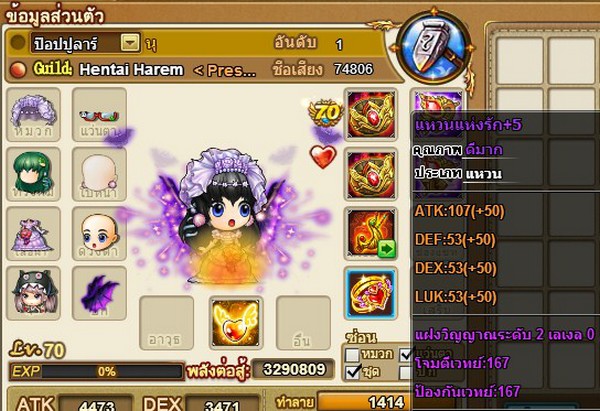The height and width of the screenshot is (411, 600).
Task: Toggle the hide suit checkbox
Action: (x=352, y=372)
